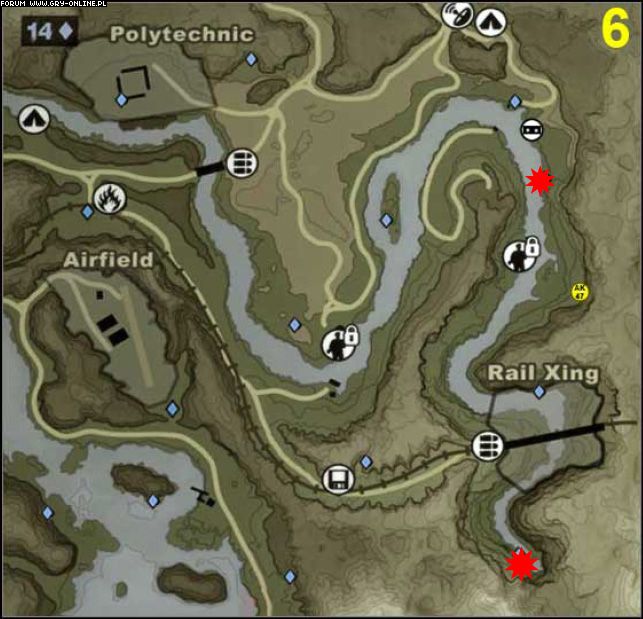
Task: Select the Rail Xing location label
Action: (x=542, y=373)
